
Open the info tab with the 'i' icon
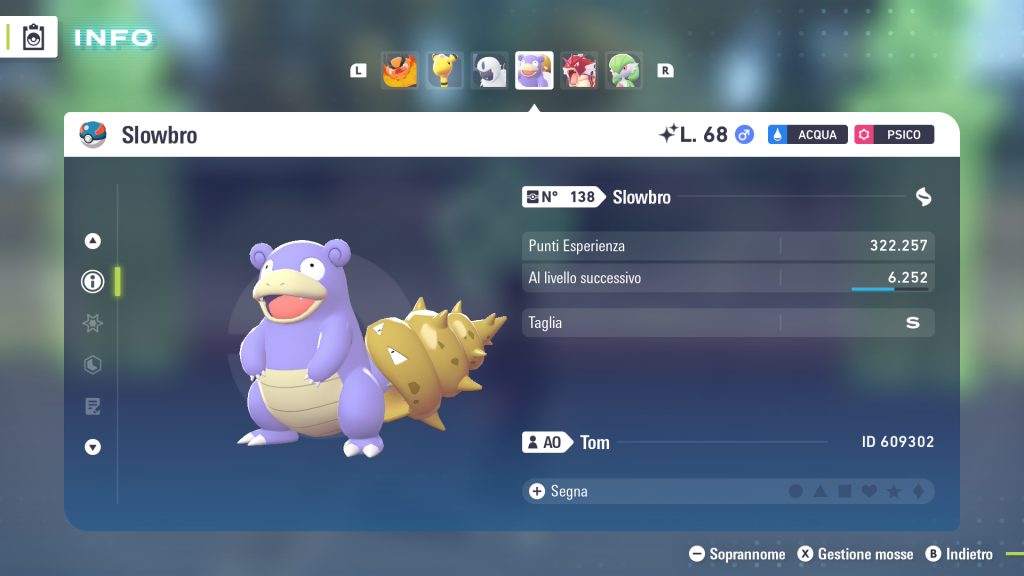click(x=93, y=282)
